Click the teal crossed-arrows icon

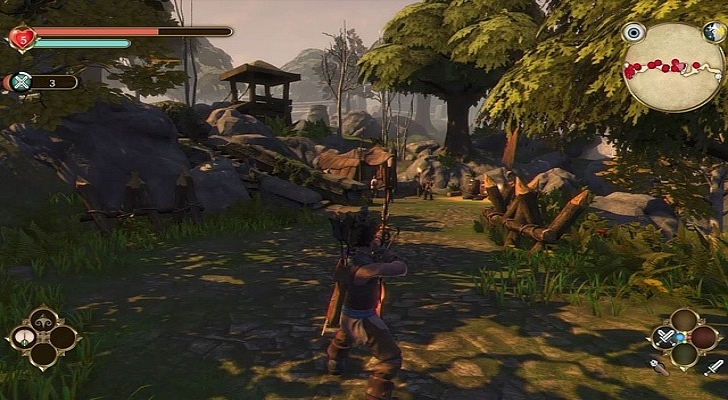coord(21,82)
